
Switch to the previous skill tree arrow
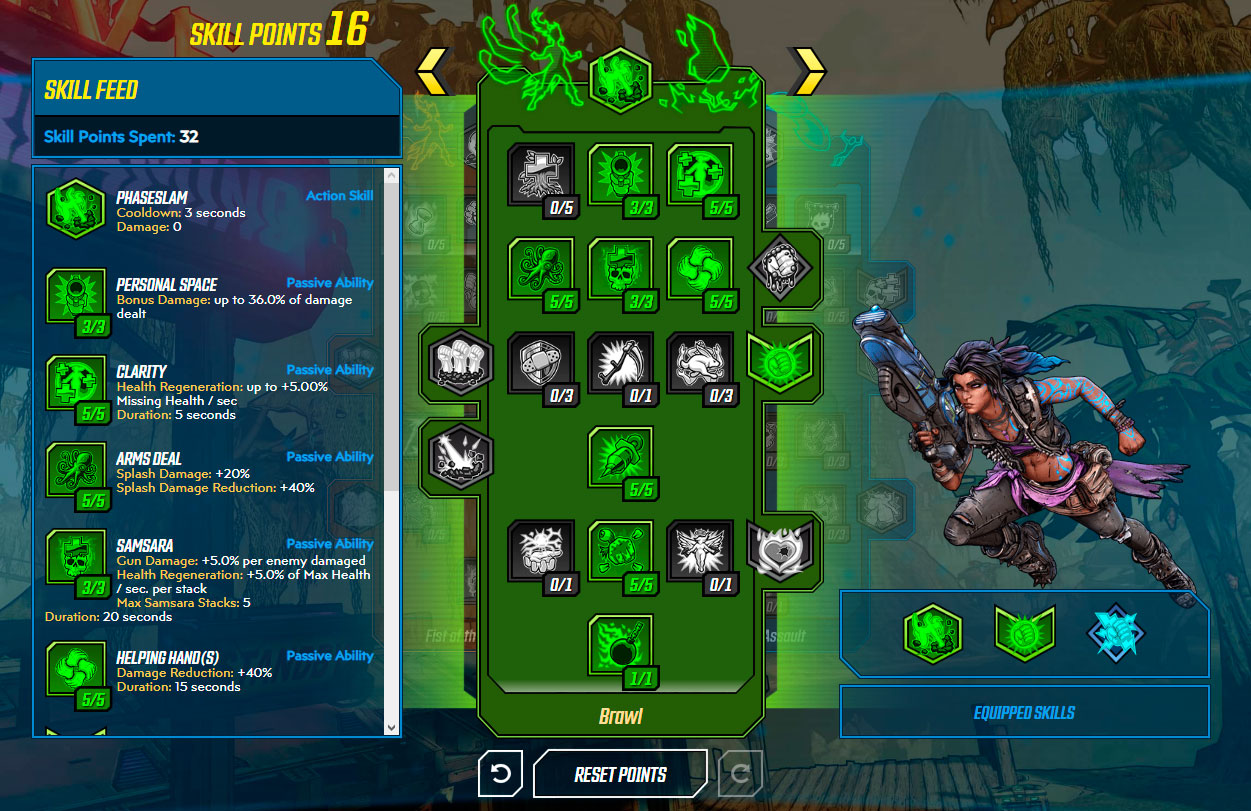(x=432, y=71)
